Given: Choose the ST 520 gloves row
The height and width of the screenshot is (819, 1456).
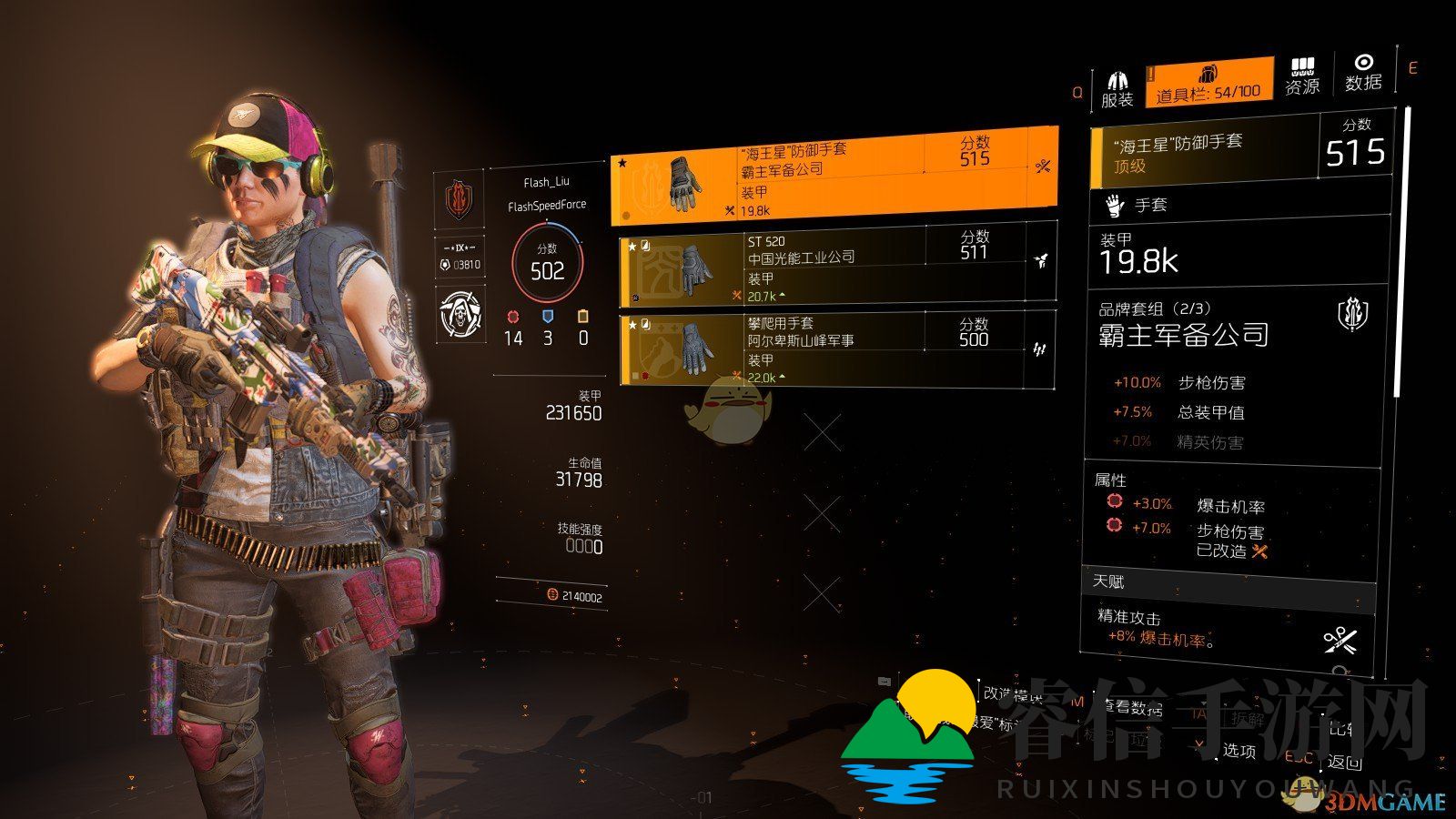Looking at the screenshot, I should (x=835, y=268).
